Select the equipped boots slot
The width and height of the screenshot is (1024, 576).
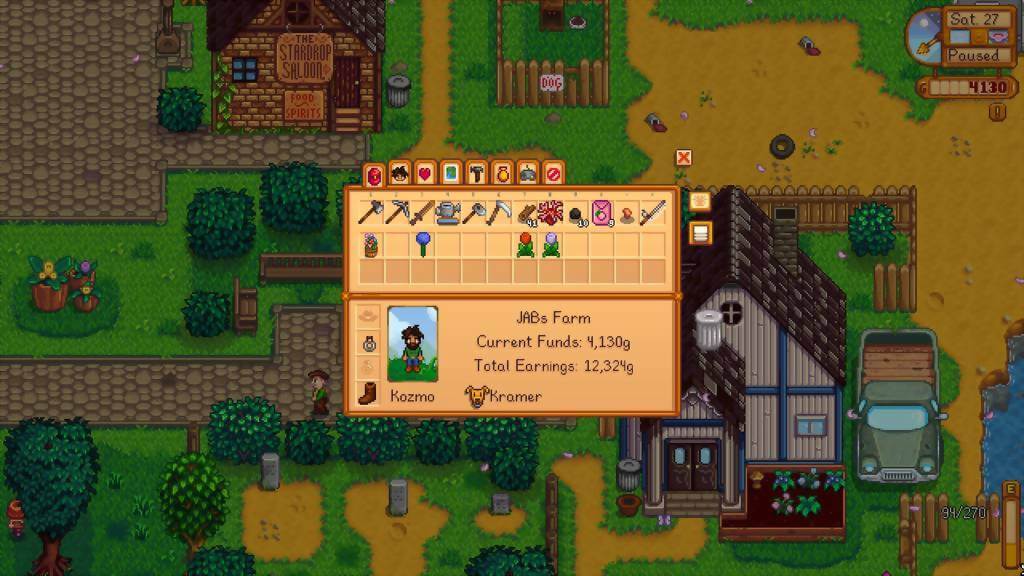coord(368,394)
